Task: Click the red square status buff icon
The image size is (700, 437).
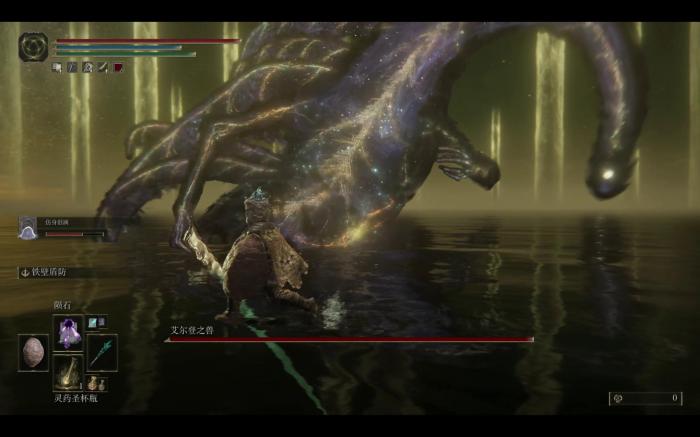Action: coord(118,67)
